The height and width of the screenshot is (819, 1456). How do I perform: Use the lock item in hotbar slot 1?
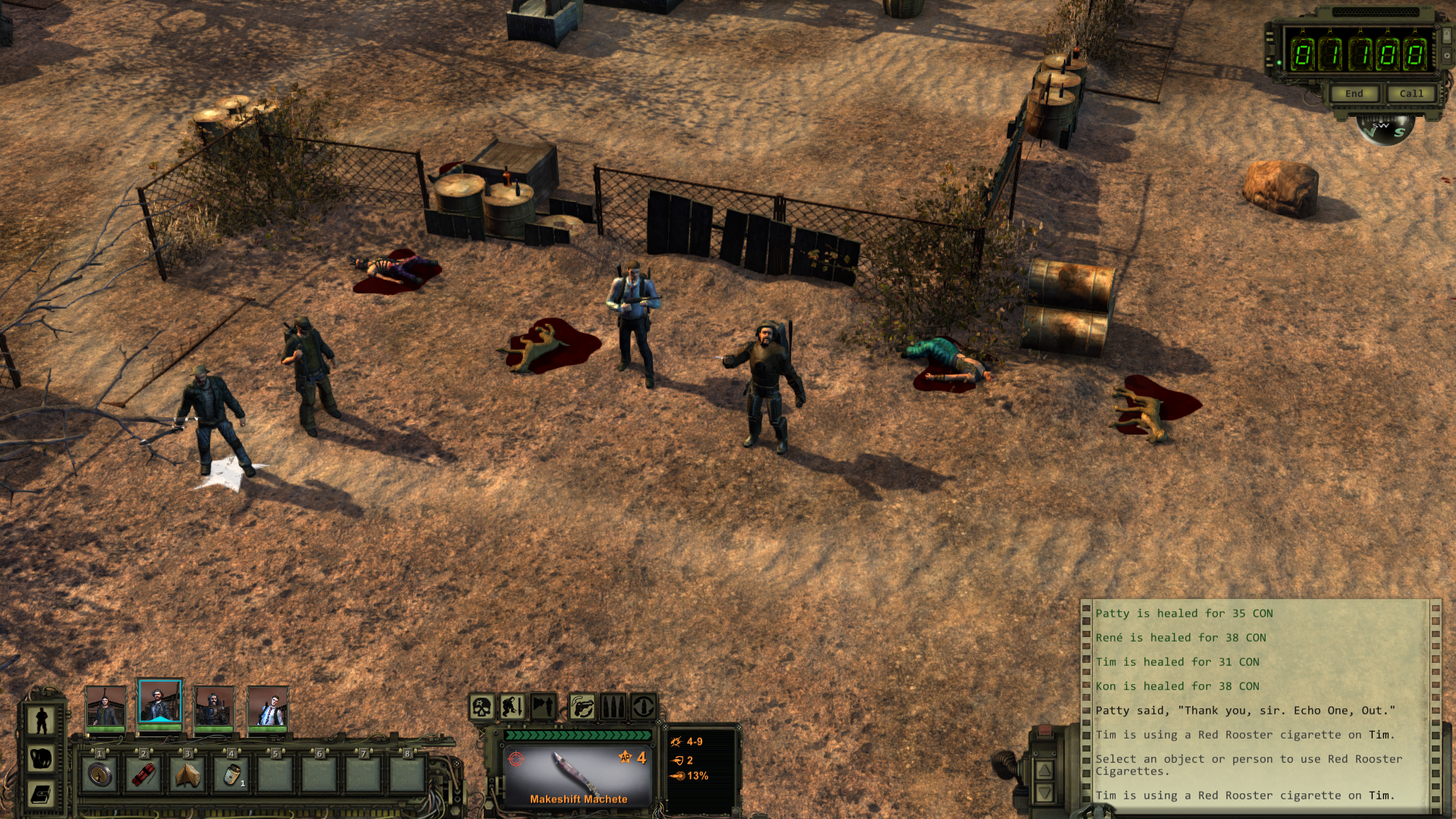tap(99, 774)
